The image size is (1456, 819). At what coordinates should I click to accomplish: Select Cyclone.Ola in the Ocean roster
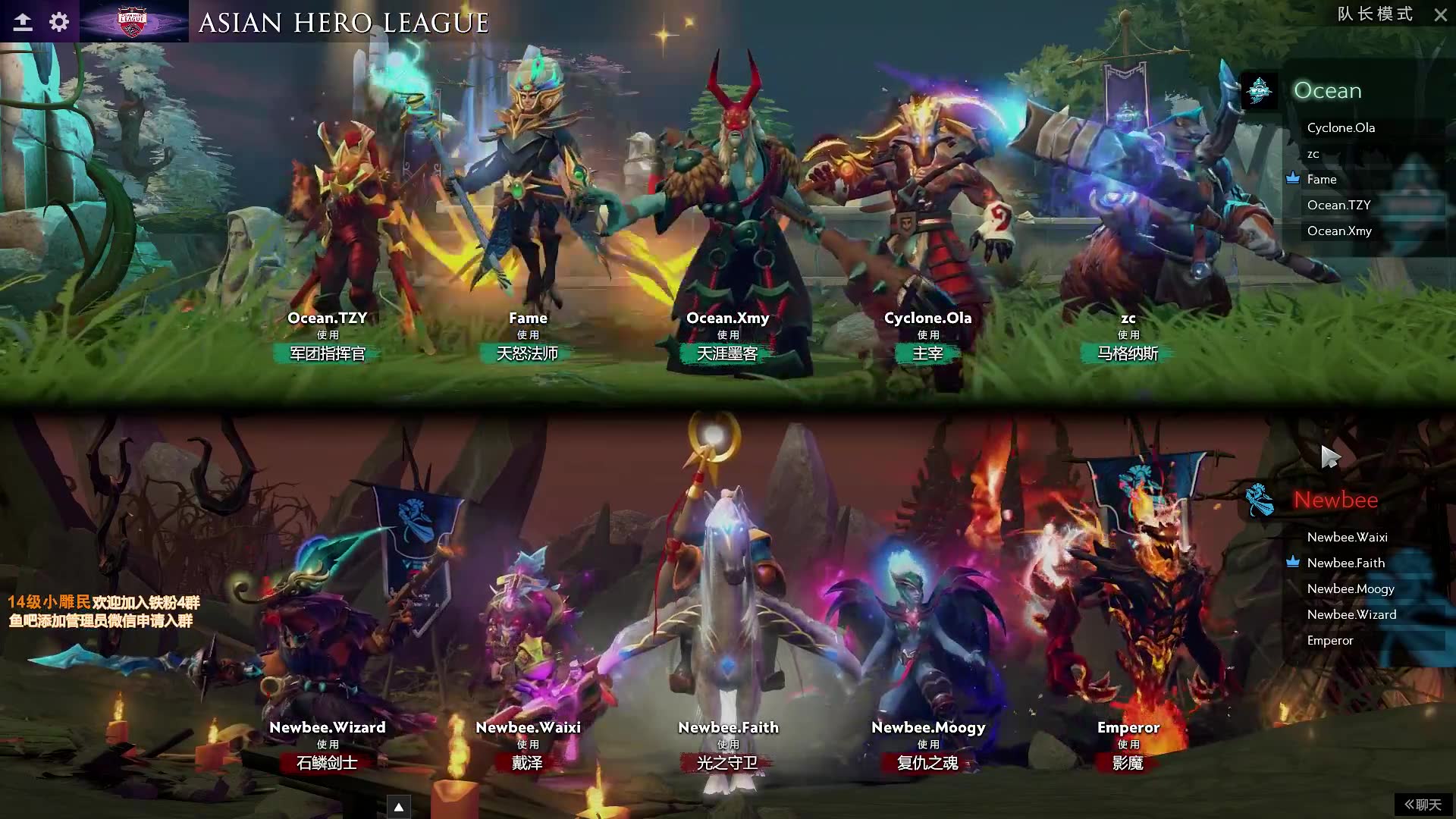[x=1340, y=128]
